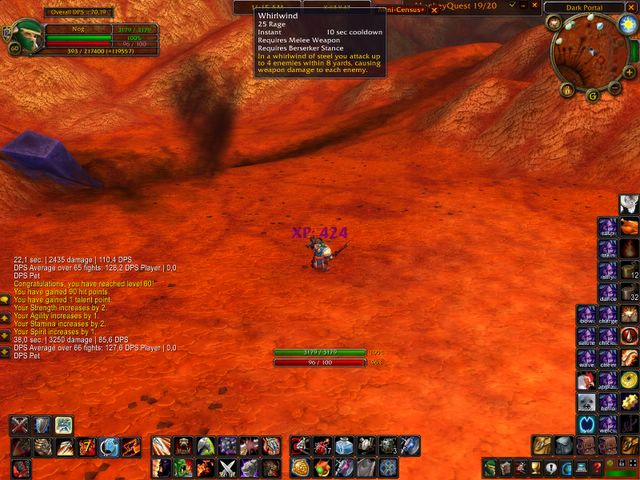Activate the blue swirl ability on main bar

(x=109, y=446)
